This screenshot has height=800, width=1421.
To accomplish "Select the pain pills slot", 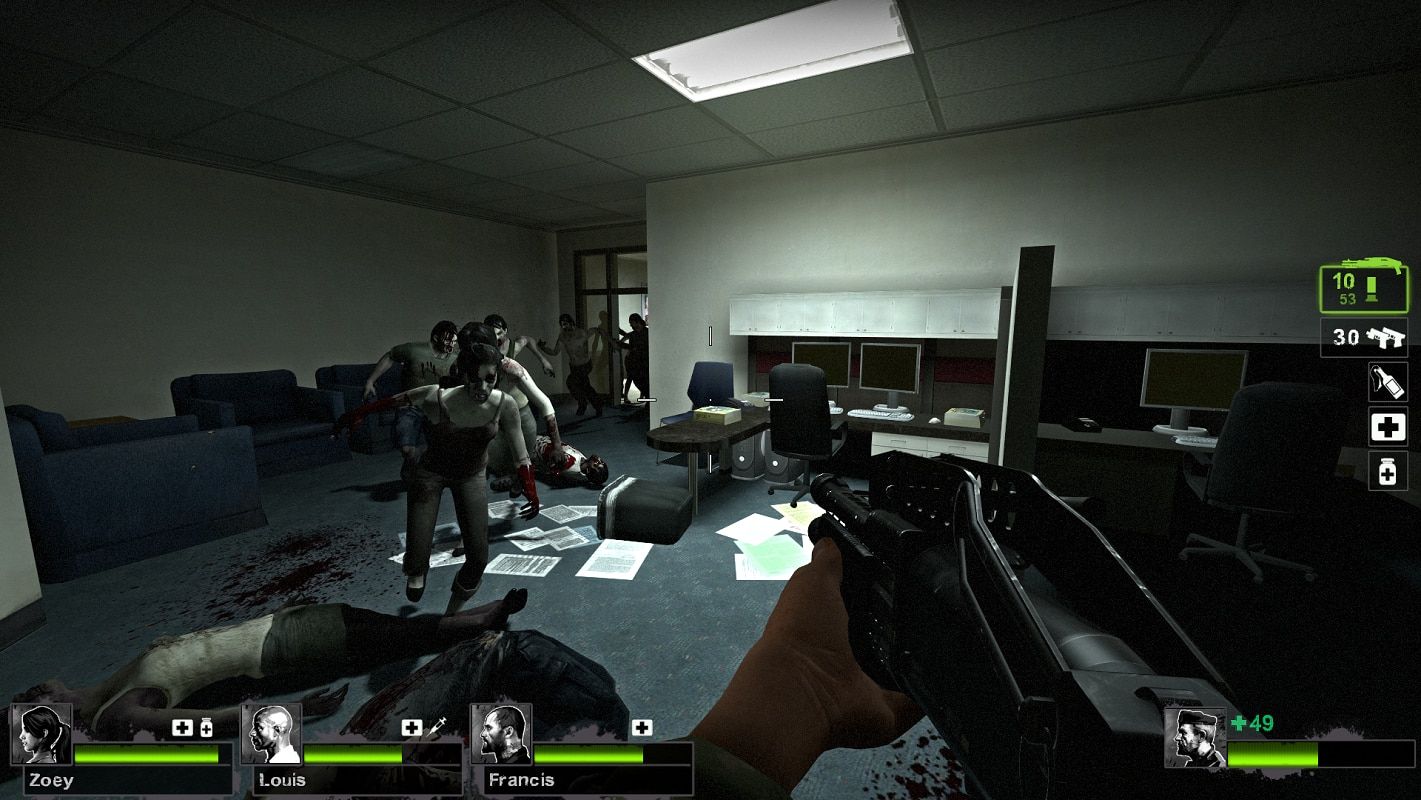I will 1387,471.
